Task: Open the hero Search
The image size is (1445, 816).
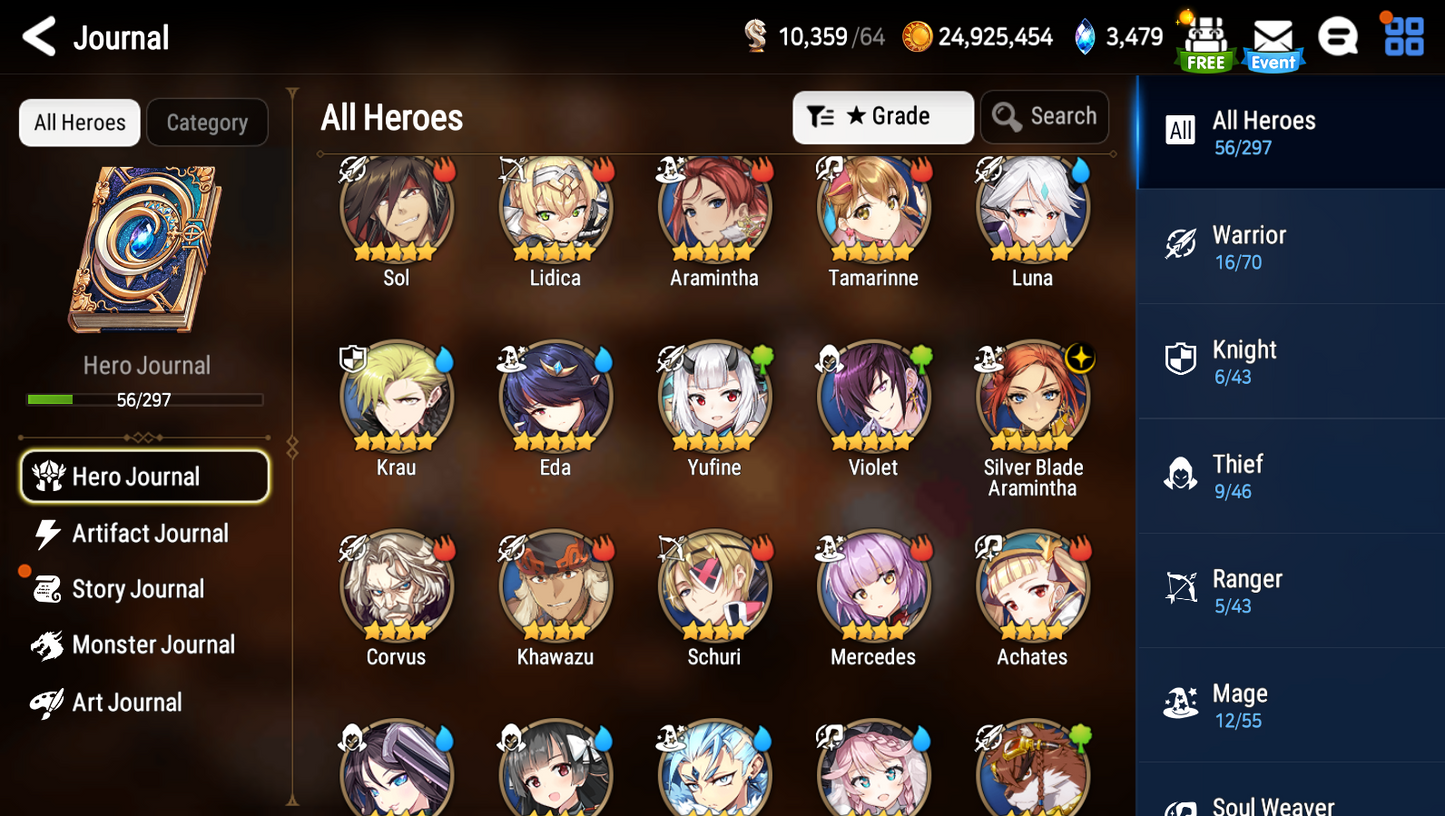Action: 1045,117
